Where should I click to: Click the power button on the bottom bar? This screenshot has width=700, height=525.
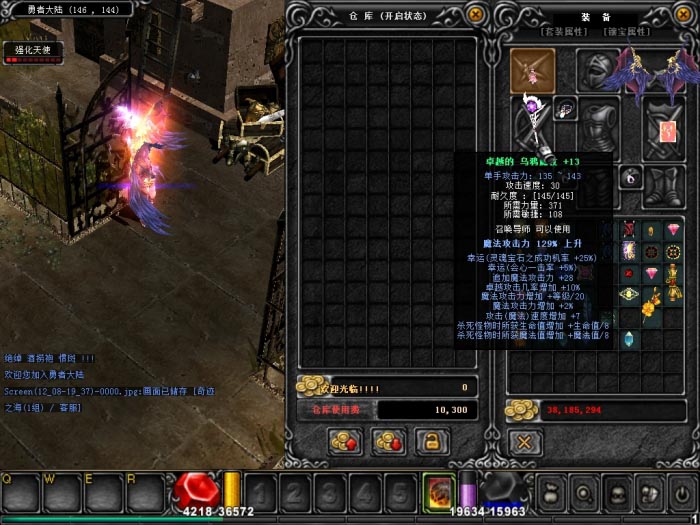click(683, 493)
